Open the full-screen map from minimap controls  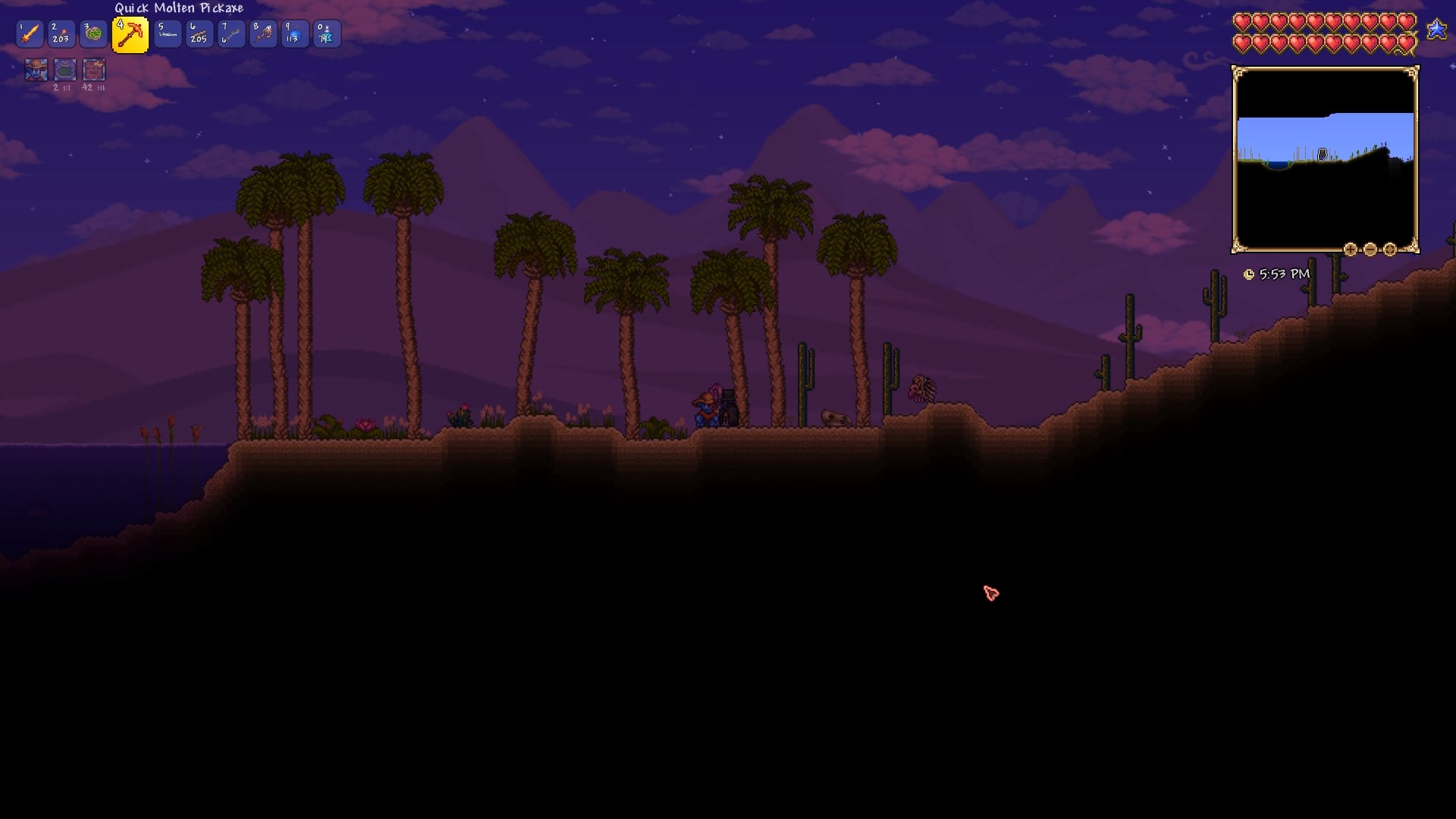coord(1389,250)
